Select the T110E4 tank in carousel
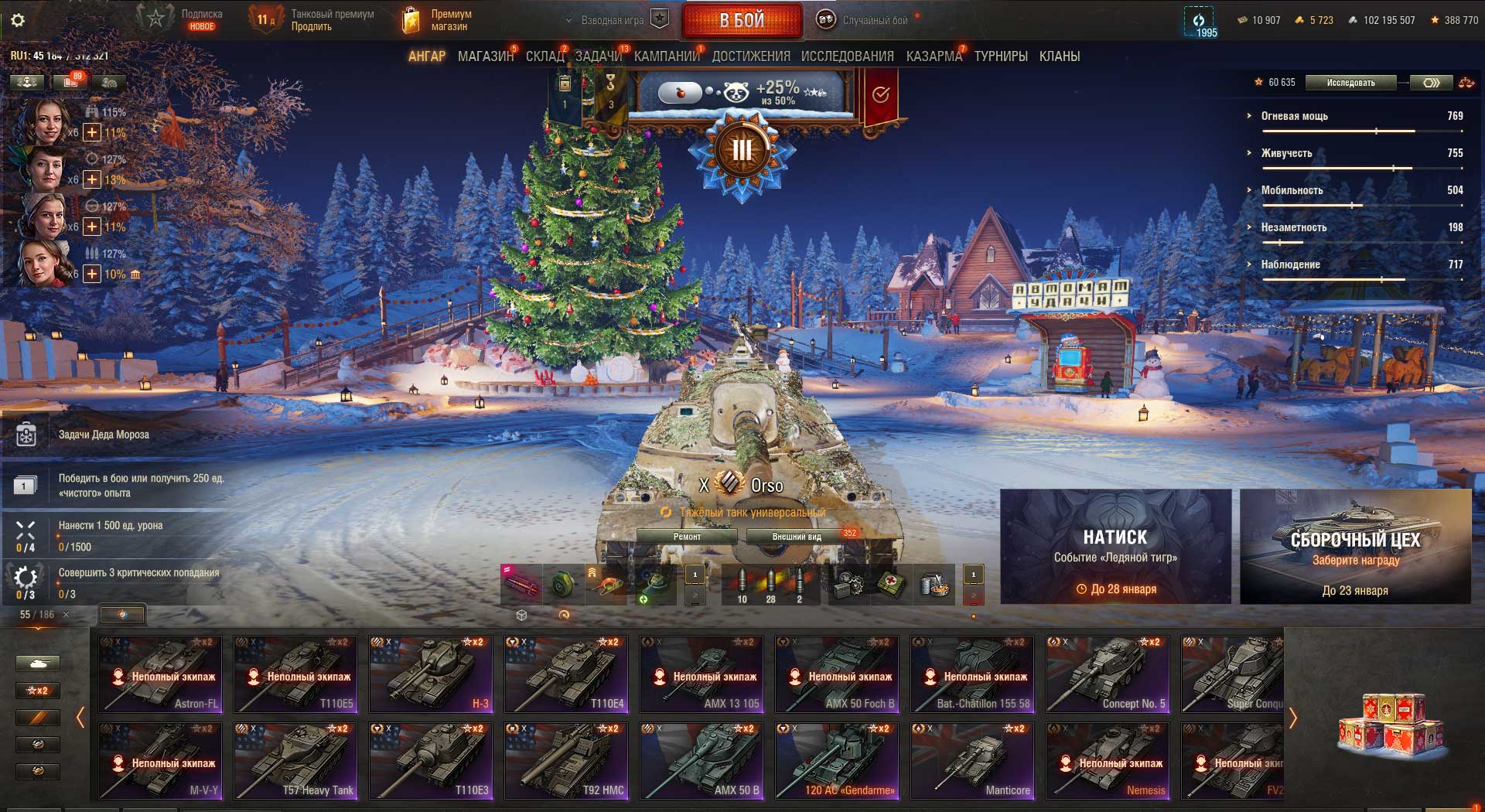 566,674
